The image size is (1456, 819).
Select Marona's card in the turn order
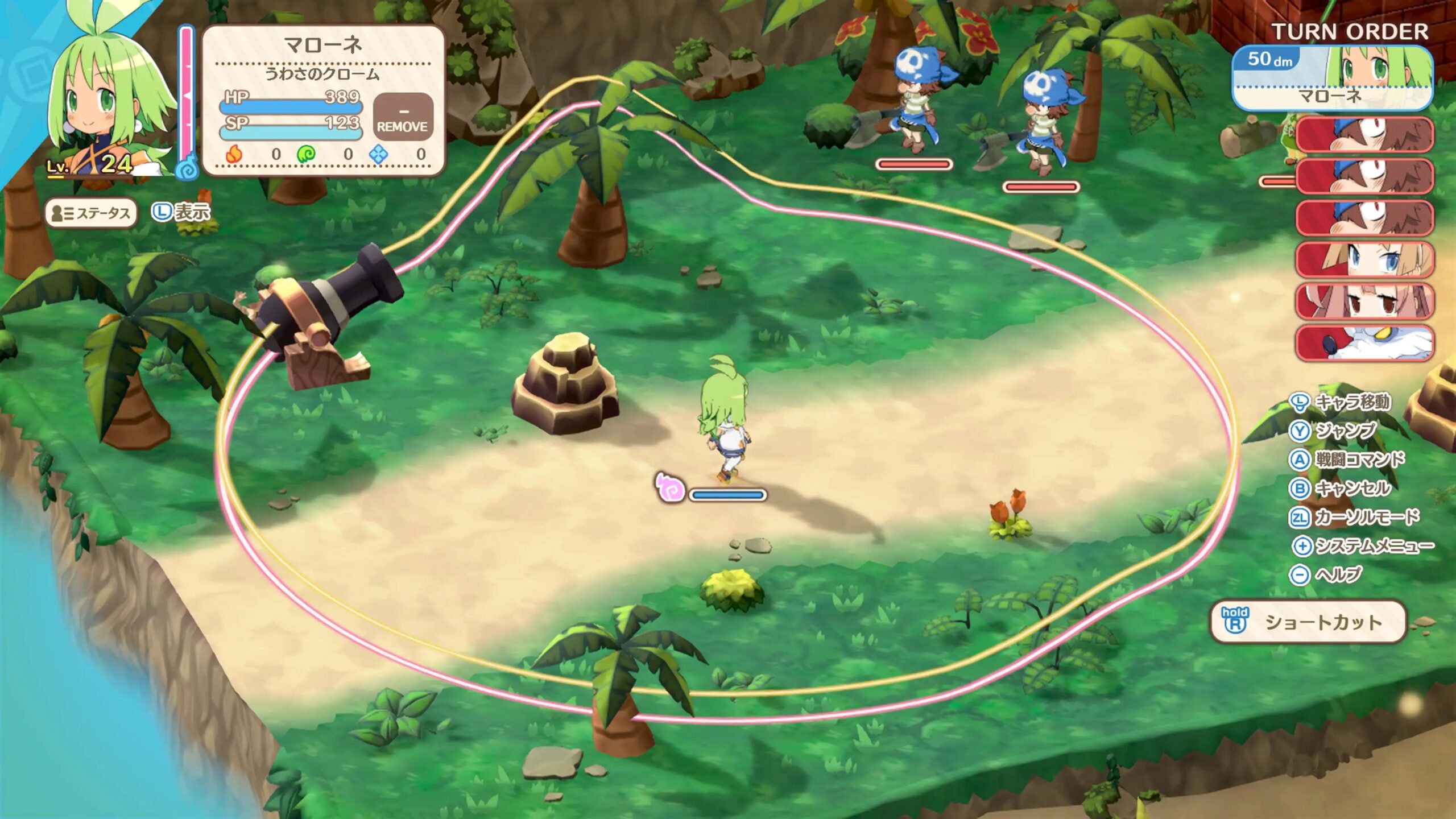pos(1331,78)
